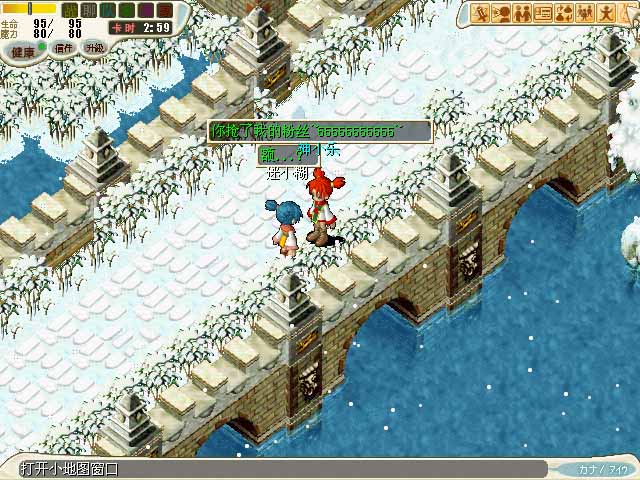Image resolution: width=640 pixels, height=480 pixels.
Task: Open the name card icon
Action: [543, 13]
